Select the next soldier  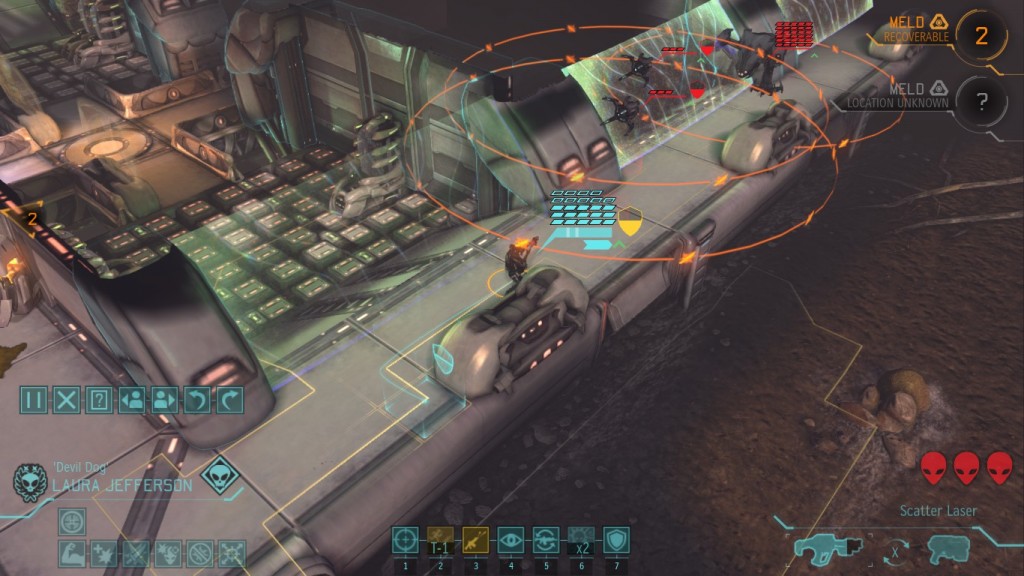pos(164,400)
